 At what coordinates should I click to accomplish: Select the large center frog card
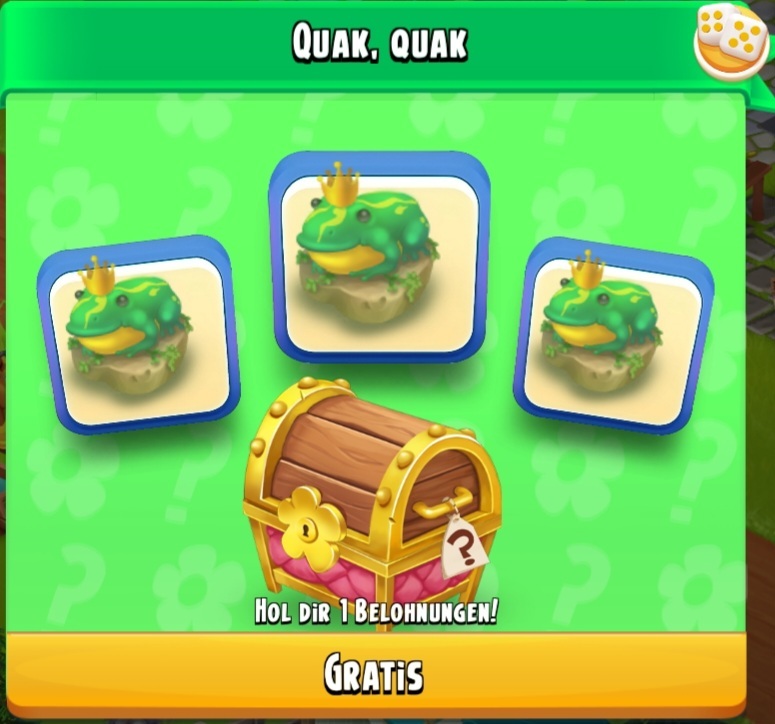click(x=379, y=257)
